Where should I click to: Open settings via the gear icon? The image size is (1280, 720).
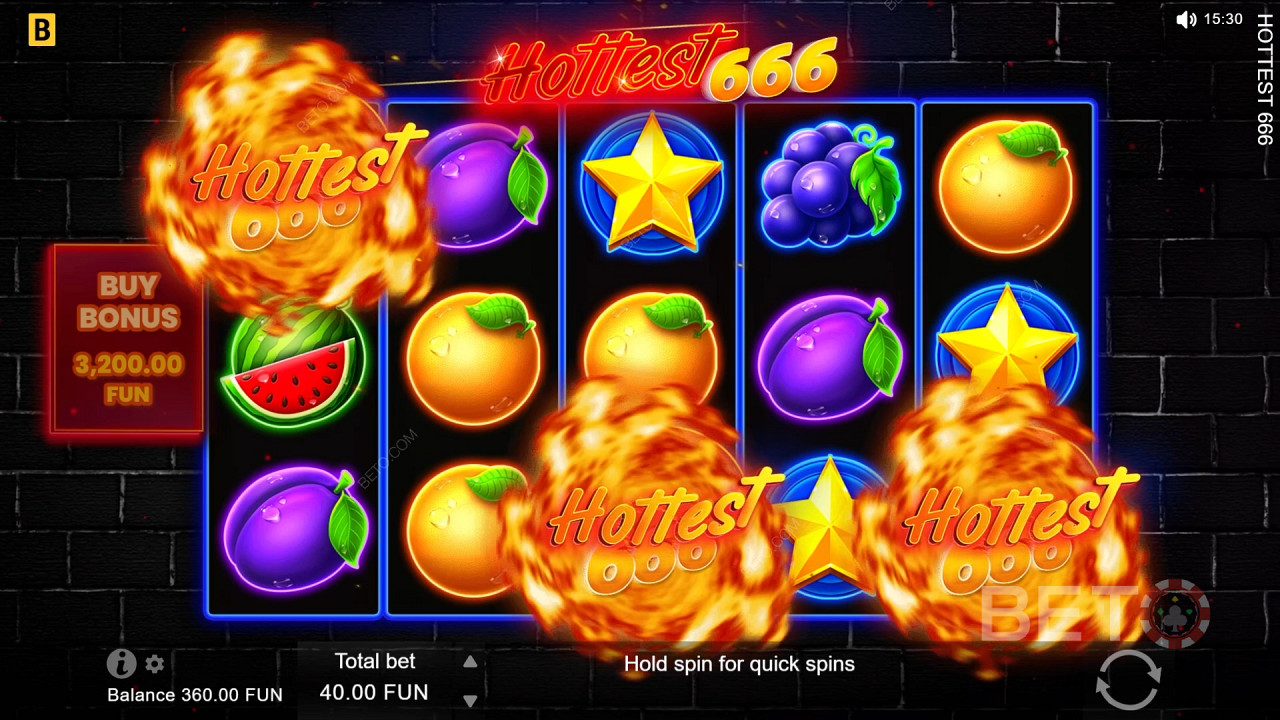tap(155, 664)
